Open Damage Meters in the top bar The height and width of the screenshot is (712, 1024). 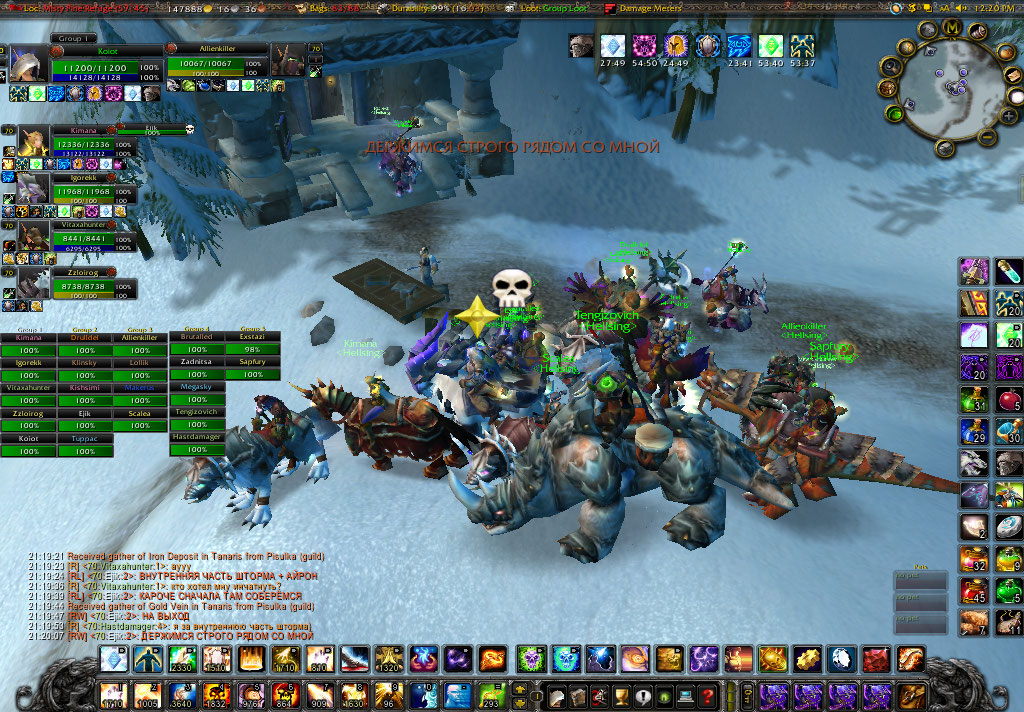[653, 8]
